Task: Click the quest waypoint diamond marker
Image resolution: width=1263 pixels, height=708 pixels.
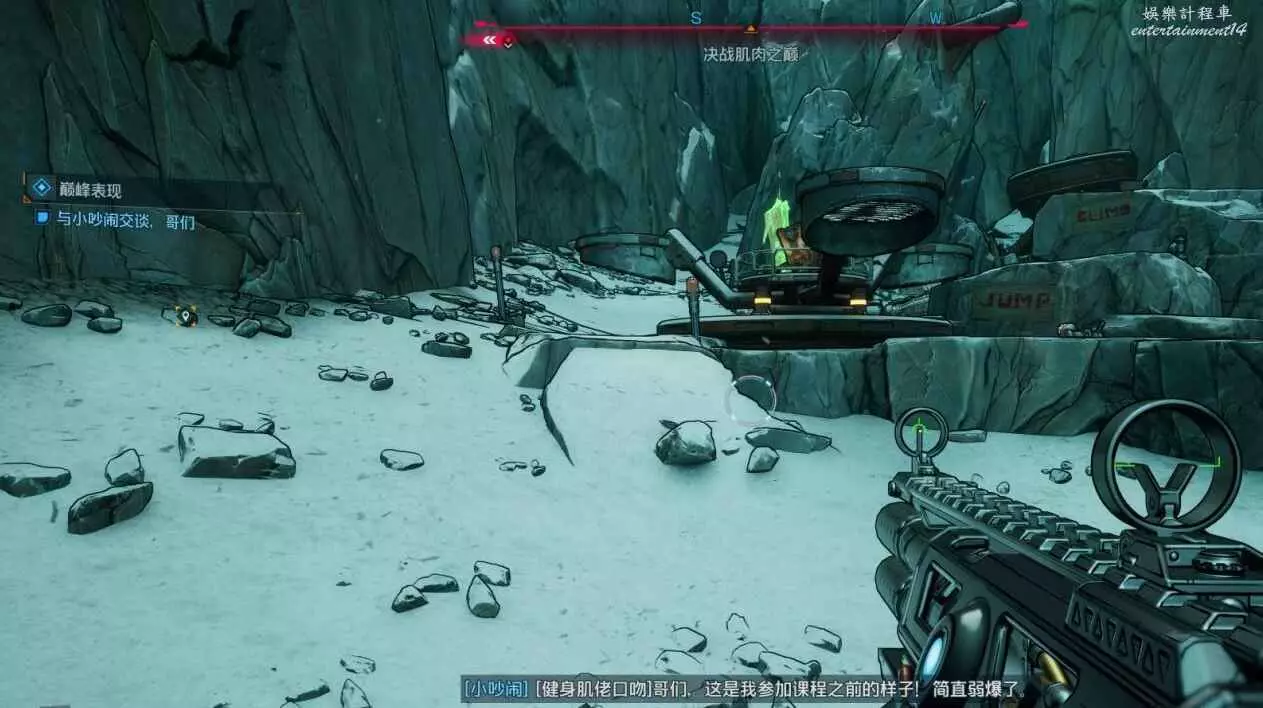Action: [x=183, y=317]
